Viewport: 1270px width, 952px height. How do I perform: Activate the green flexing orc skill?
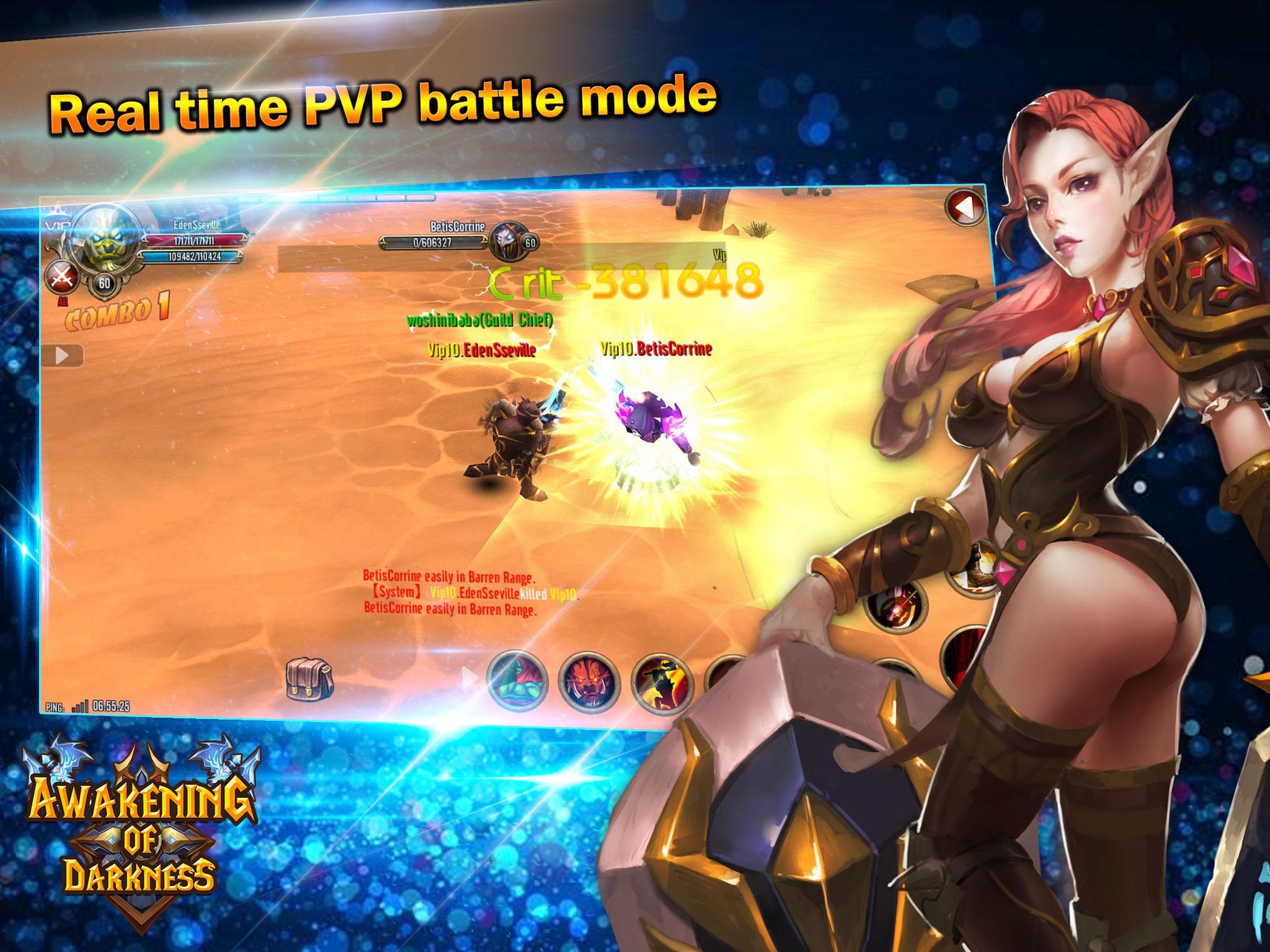(516, 680)
